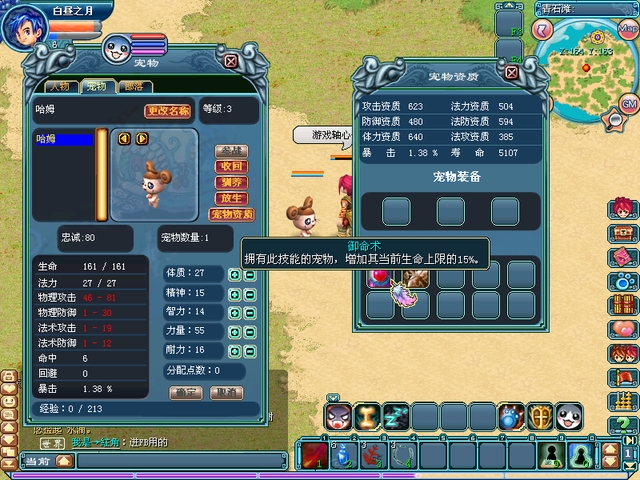Remove a point from 耐力 stamina
This screenshot has height=480, width=640.
250,350
